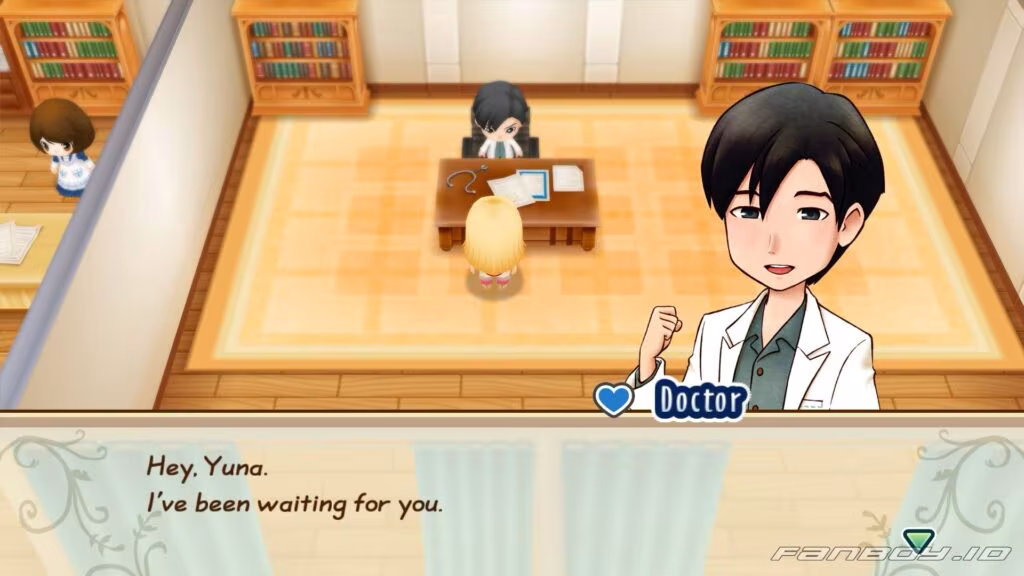Advance dialogue with the green arrow
The image size is (1024, 576).
[x=916, y=541]
